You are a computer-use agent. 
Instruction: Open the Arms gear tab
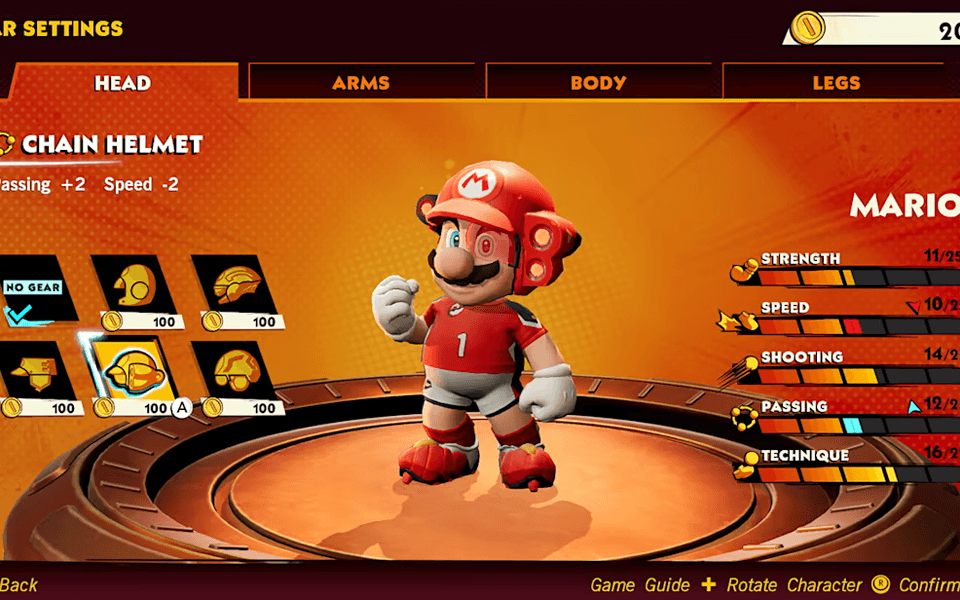(361, 83)
